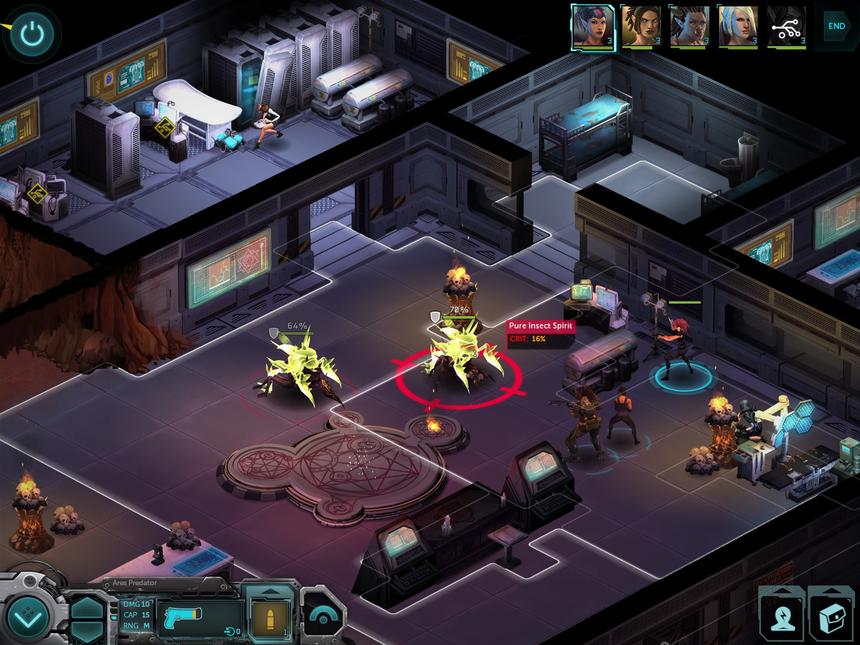Open the lightning-figure abilities panel
The image size is (860, 645).
(781, 613)
